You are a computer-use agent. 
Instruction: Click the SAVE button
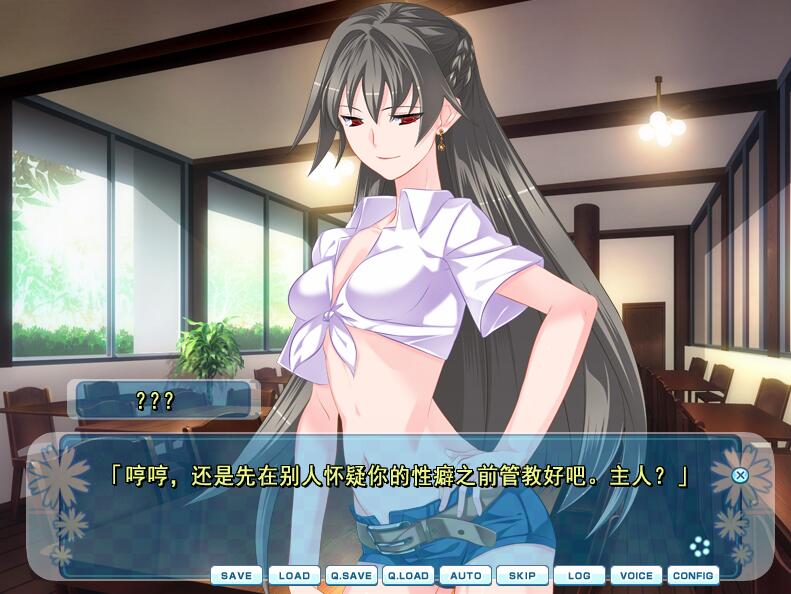tap(236, 575)
